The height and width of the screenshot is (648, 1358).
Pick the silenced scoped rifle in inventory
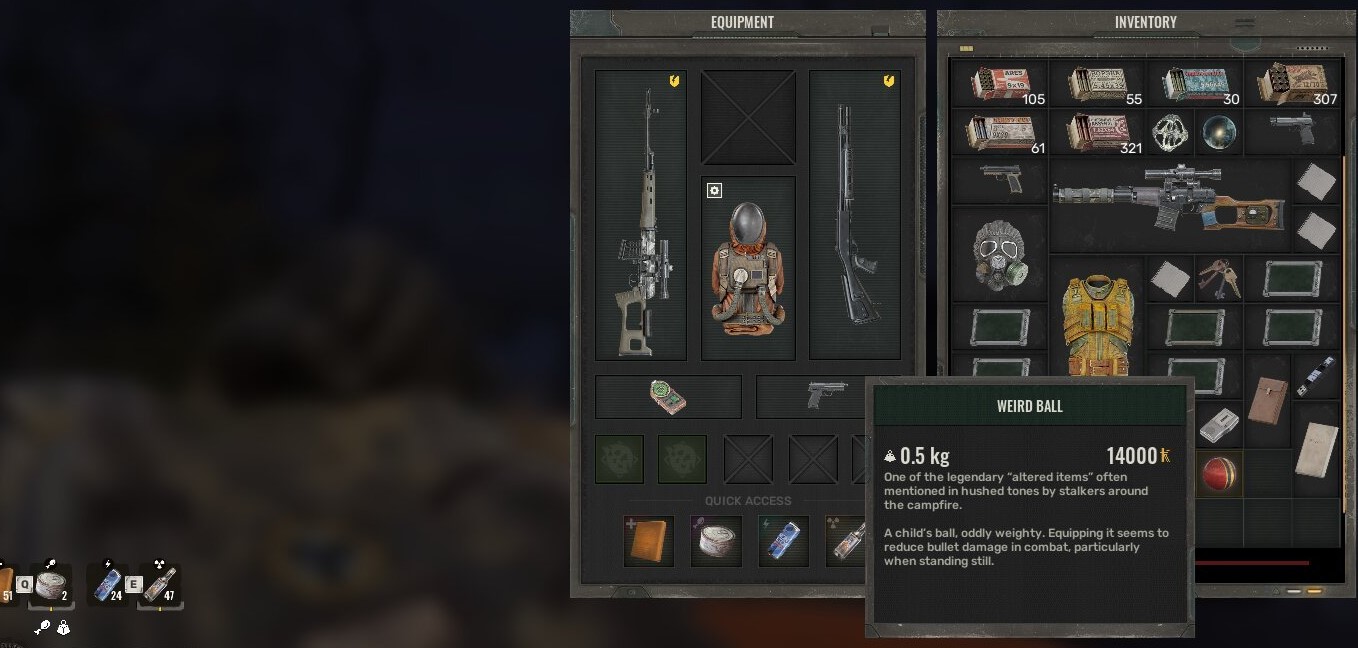(1169, 204)
